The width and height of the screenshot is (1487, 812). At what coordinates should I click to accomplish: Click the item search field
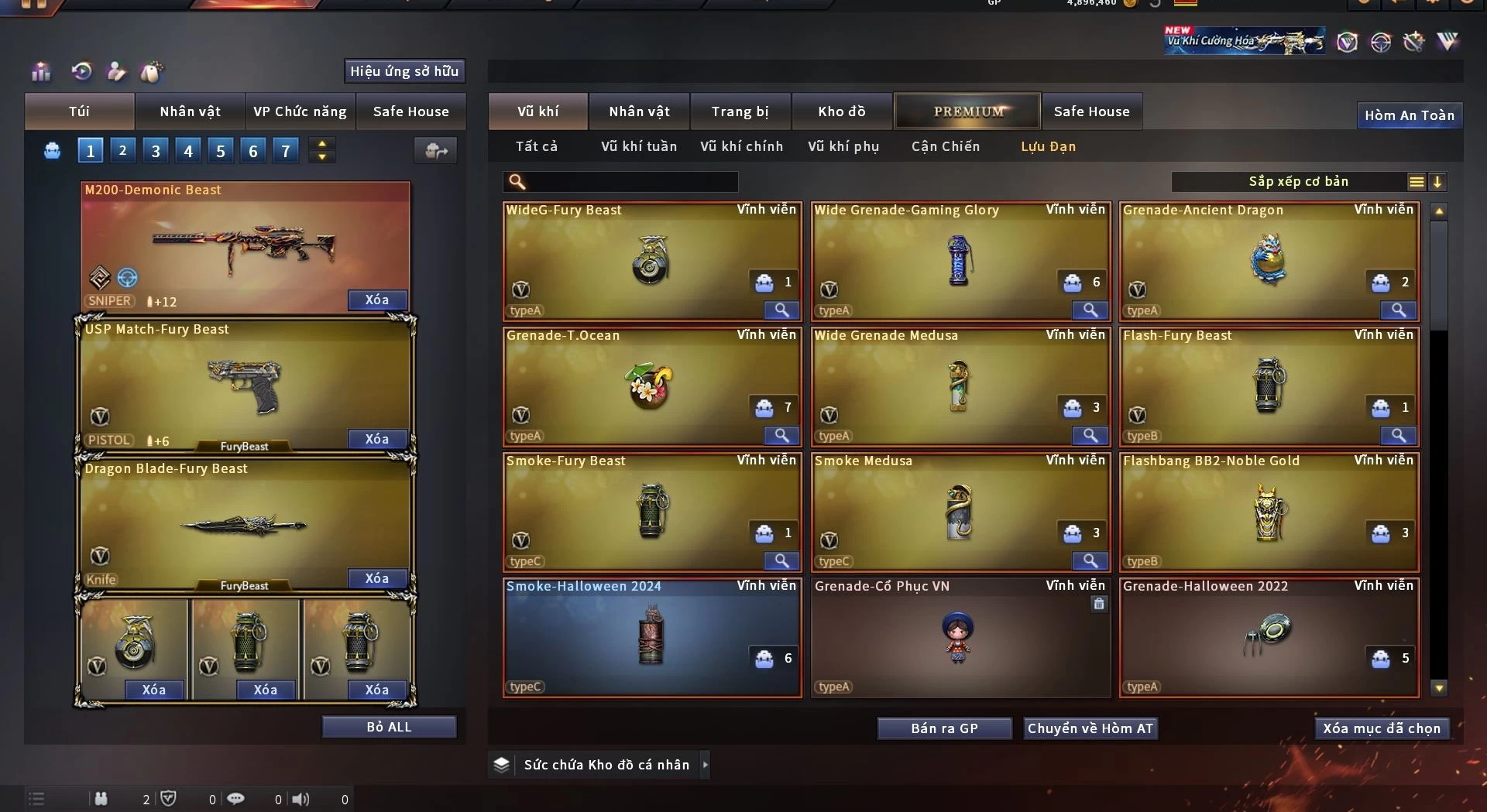[x=631, y=182]
